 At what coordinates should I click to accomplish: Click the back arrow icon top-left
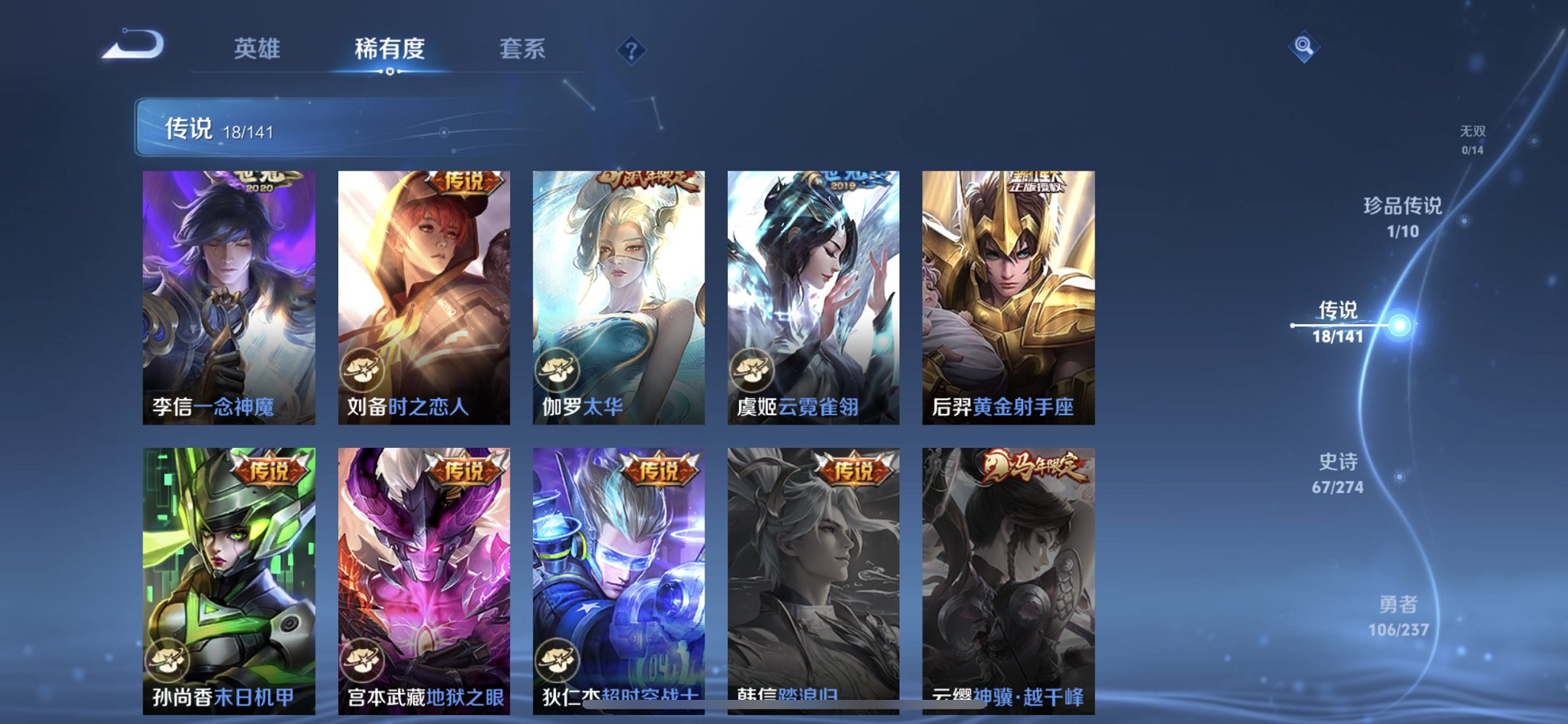133,46
